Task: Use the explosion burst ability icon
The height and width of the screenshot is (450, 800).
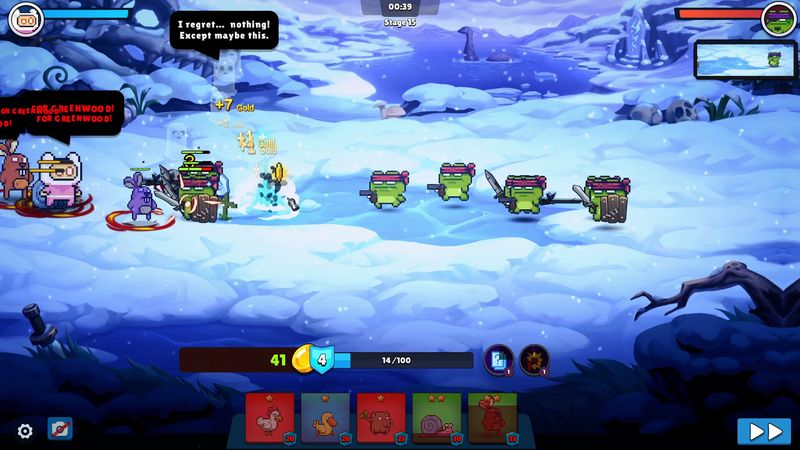Action: click(x=534, y=359)
